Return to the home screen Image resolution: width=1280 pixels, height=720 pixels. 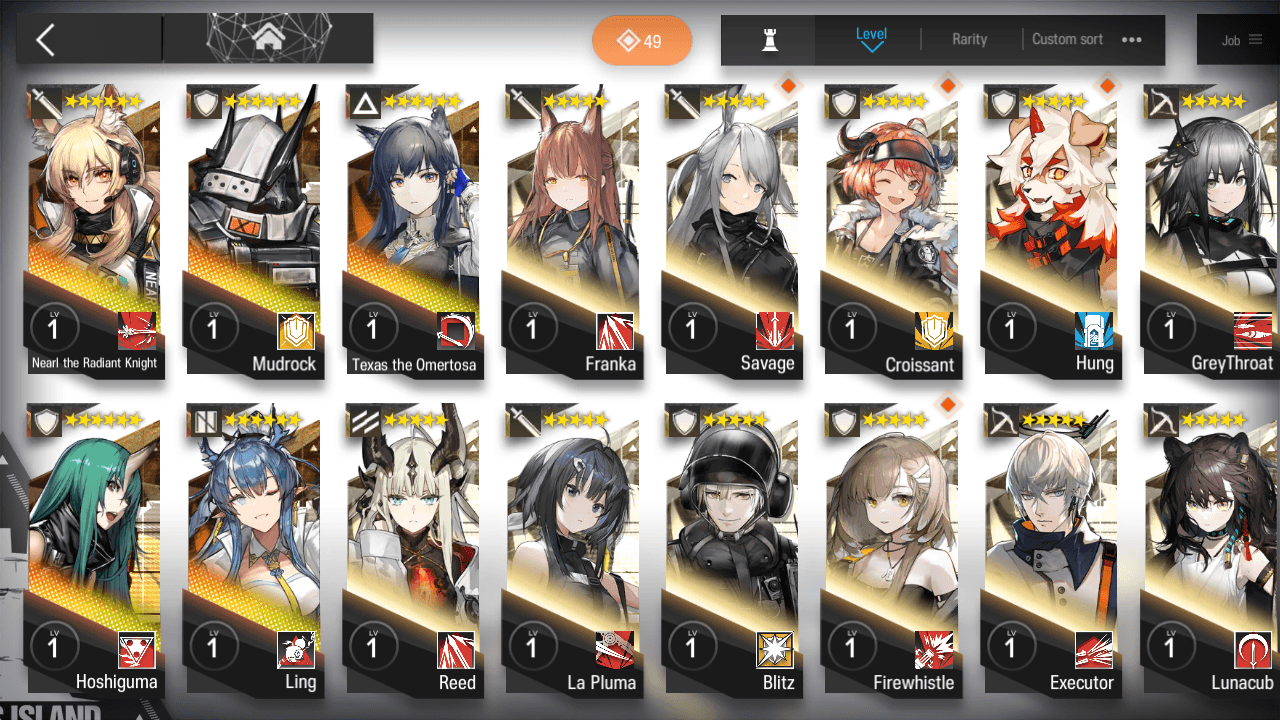pos(267,39)
